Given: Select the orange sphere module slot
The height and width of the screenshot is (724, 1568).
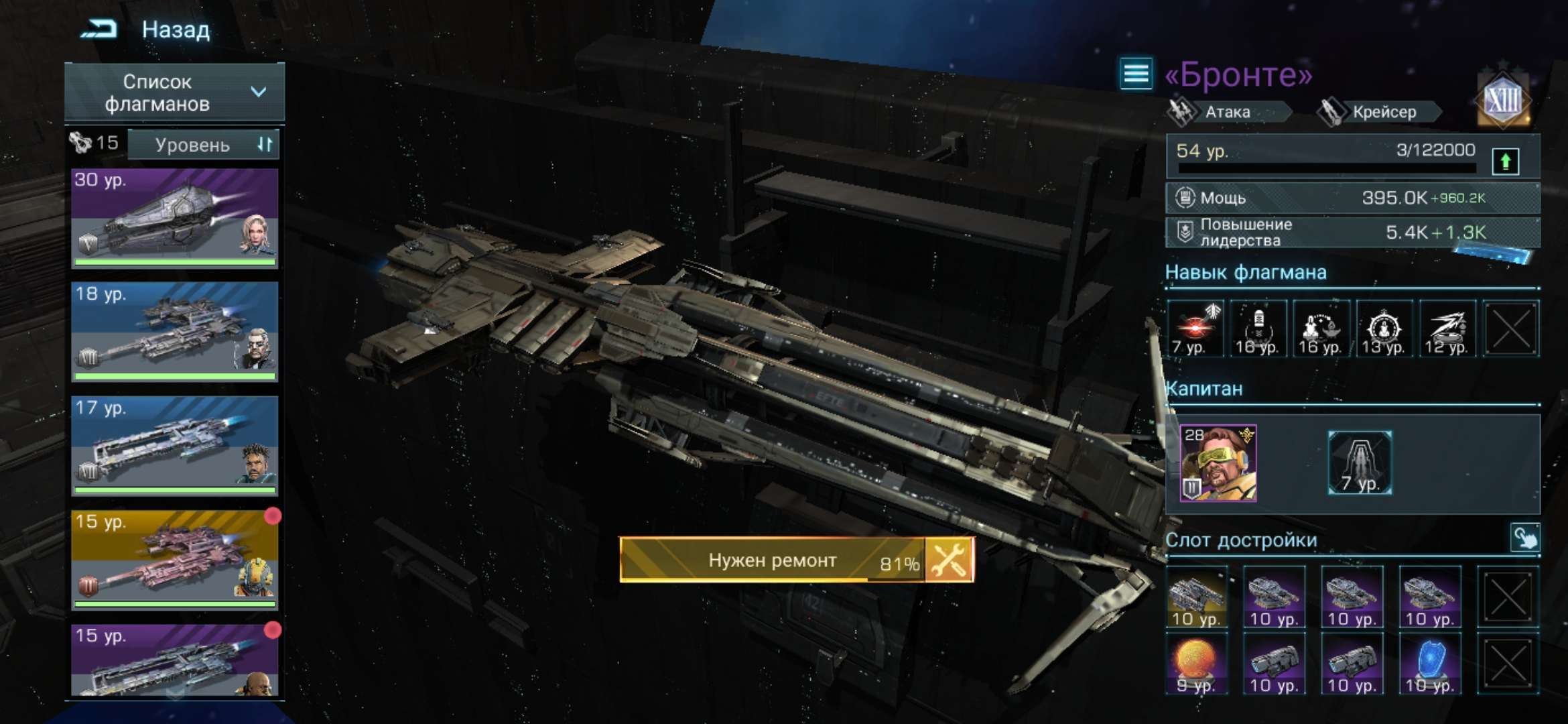Looking at the screenshot, I should pyautogui.click(x=1197, y=664).
